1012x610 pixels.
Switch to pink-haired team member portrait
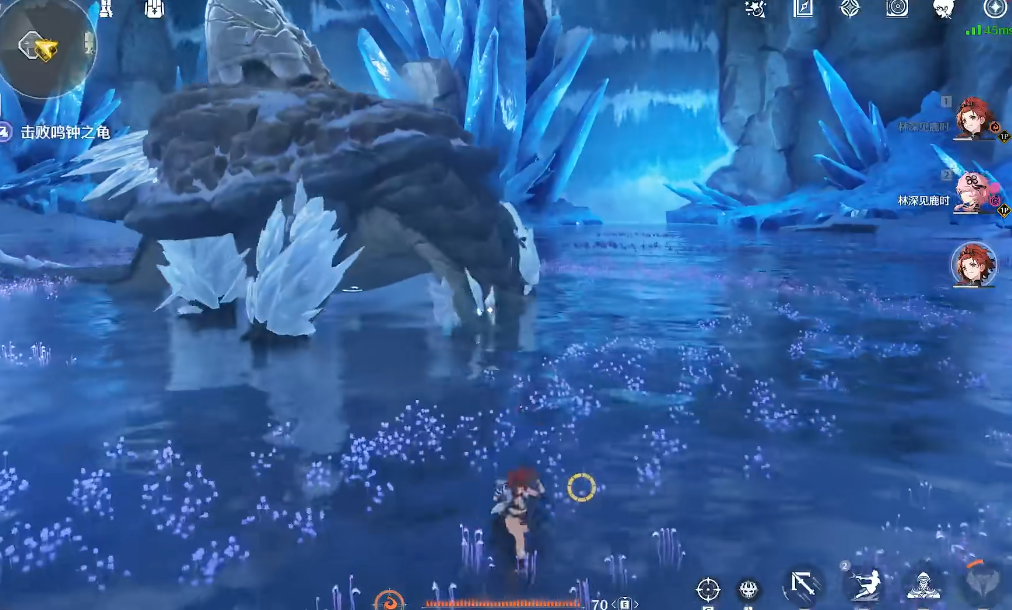pos(973,192)
